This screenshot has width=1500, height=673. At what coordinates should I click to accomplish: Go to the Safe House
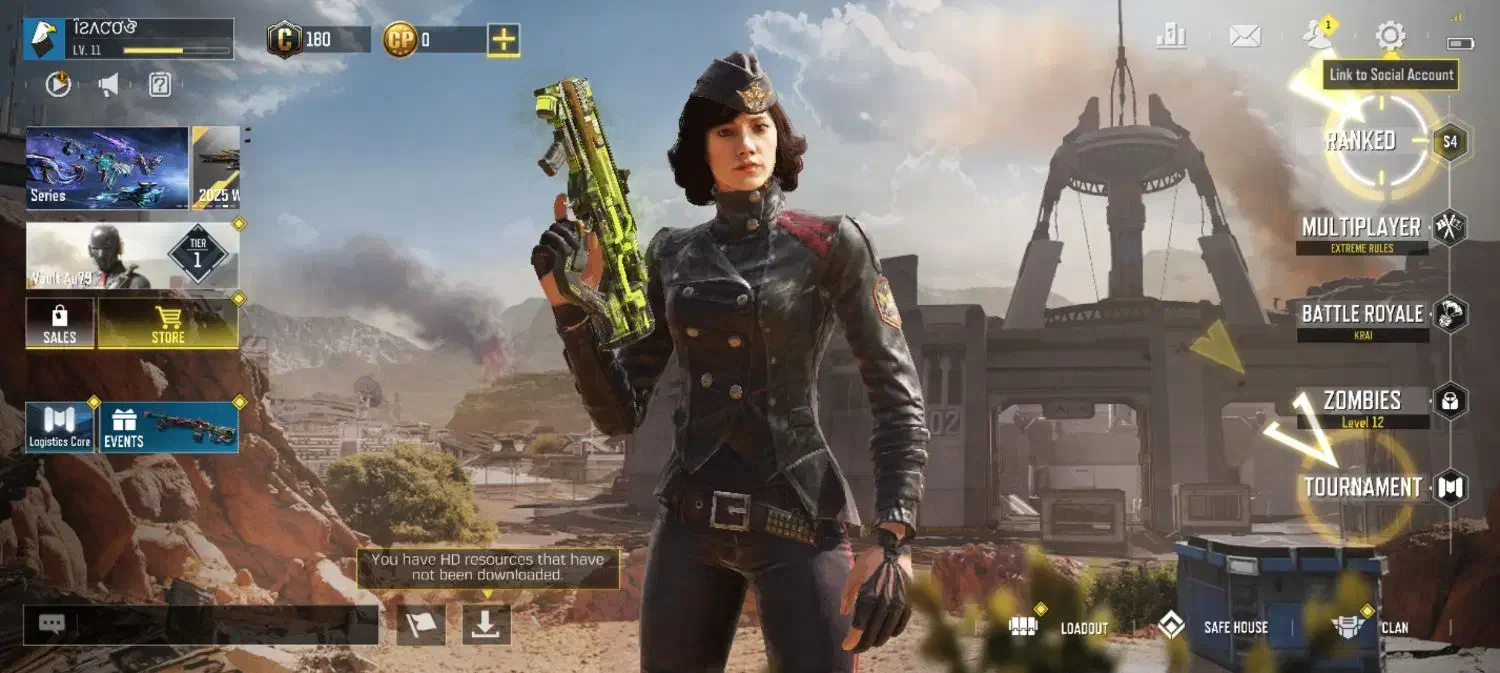tap(1213, 627)
